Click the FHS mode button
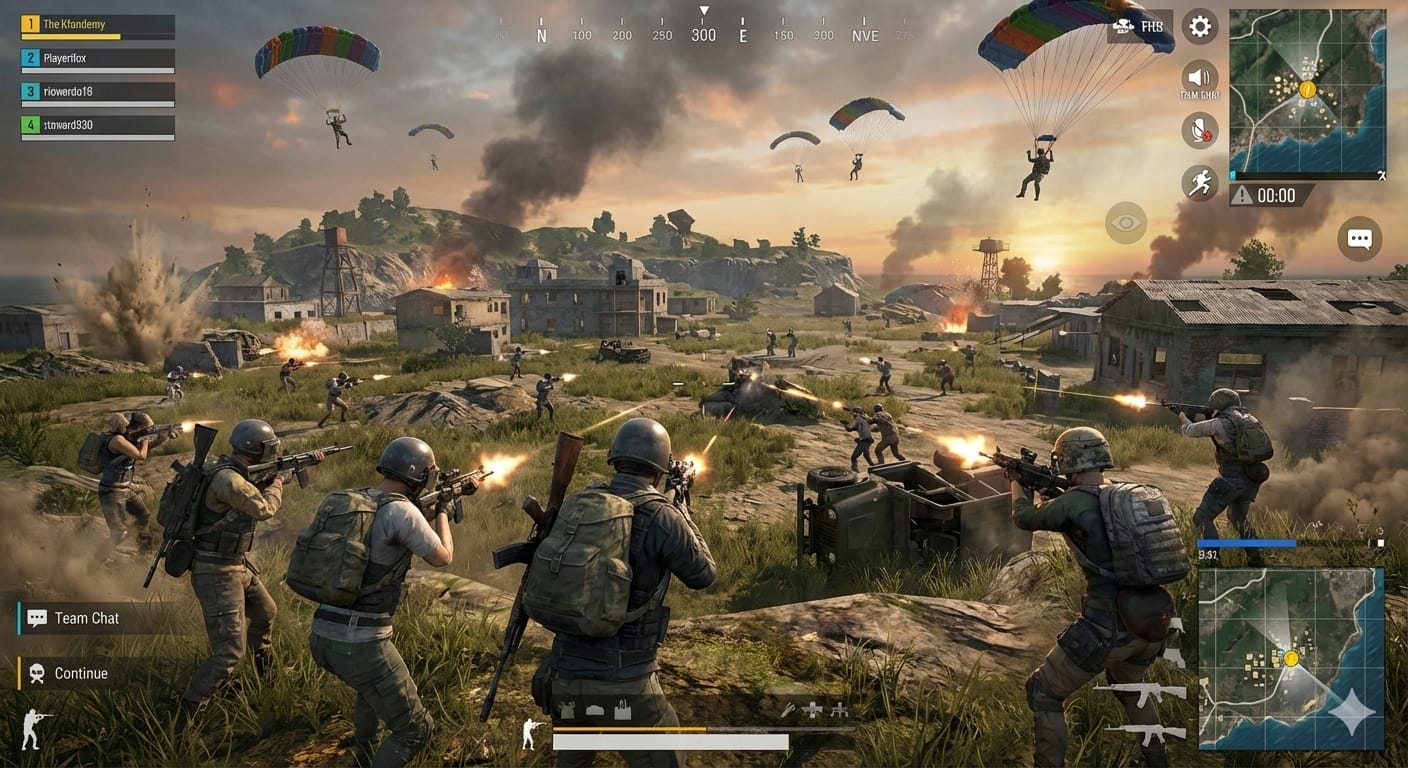This screenshot has height=768, width=1408. pyautogui.click(x=1141, y=26)
